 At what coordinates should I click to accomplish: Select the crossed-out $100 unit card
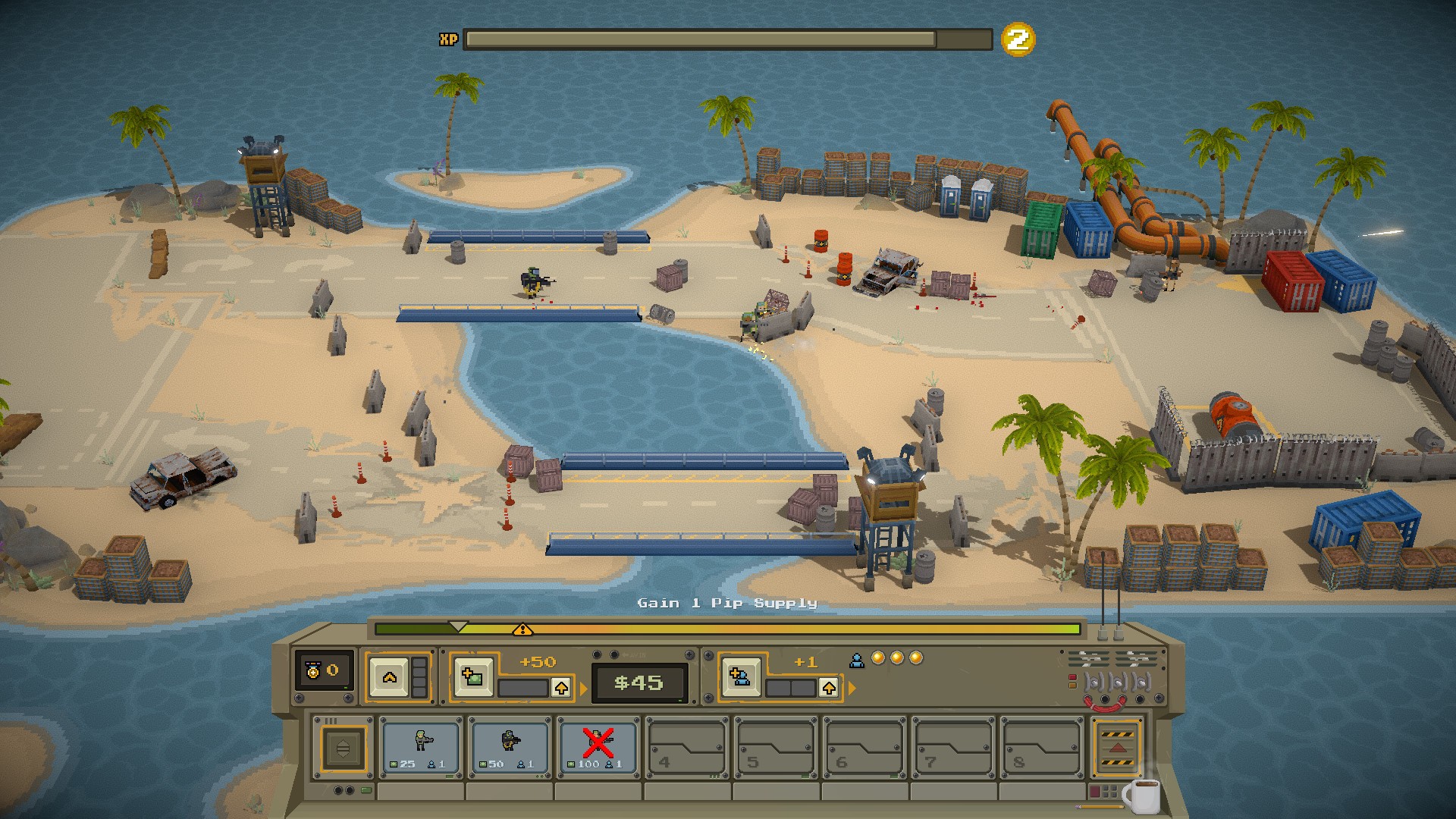[x=598, y=747]
